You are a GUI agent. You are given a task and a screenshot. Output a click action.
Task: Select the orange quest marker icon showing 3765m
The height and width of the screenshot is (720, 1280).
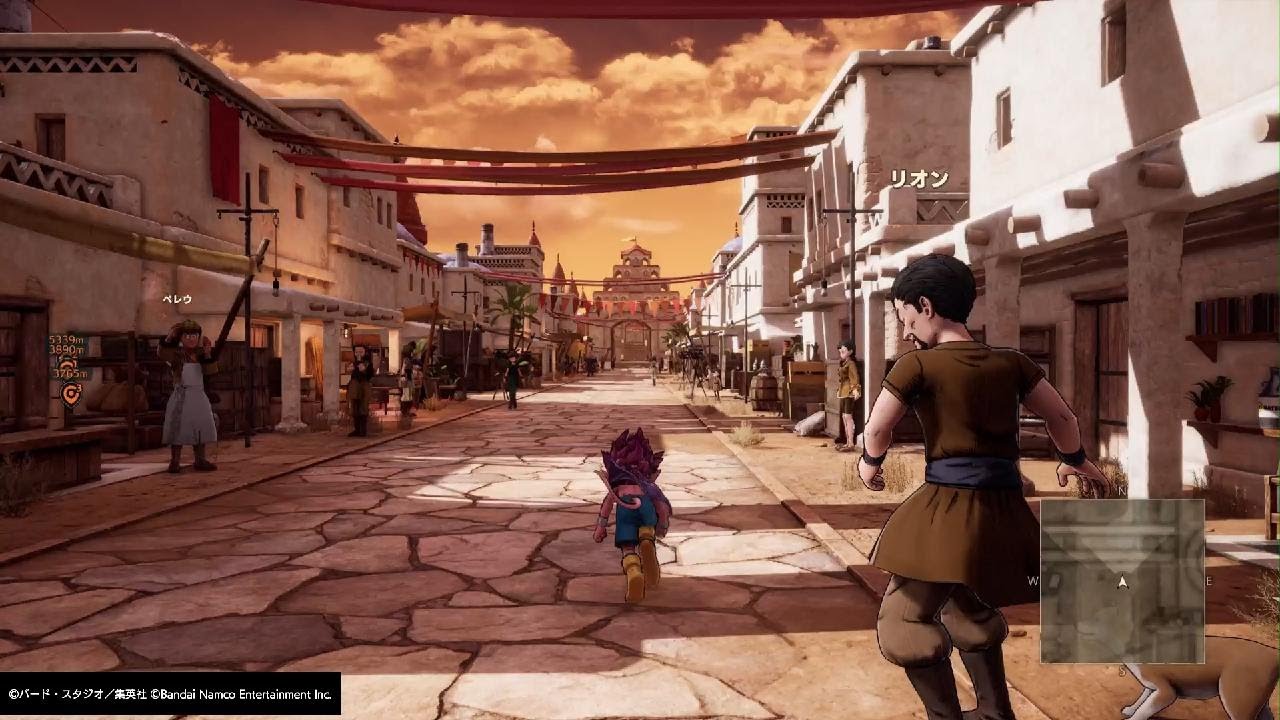point(69,392)
